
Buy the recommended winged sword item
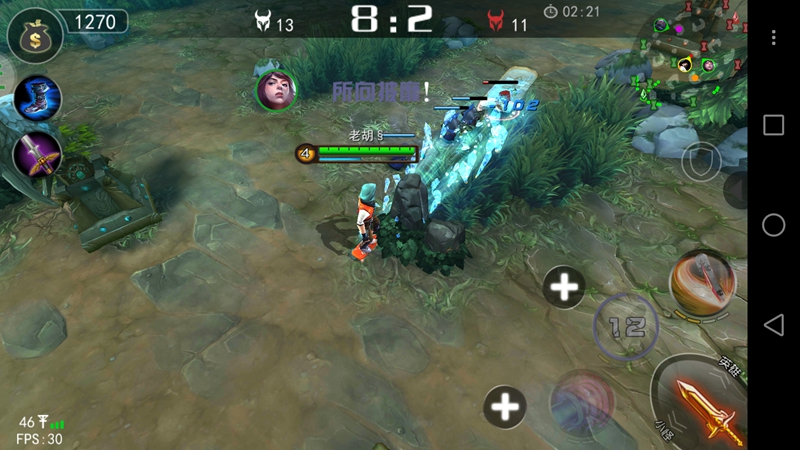pos(38,156)
